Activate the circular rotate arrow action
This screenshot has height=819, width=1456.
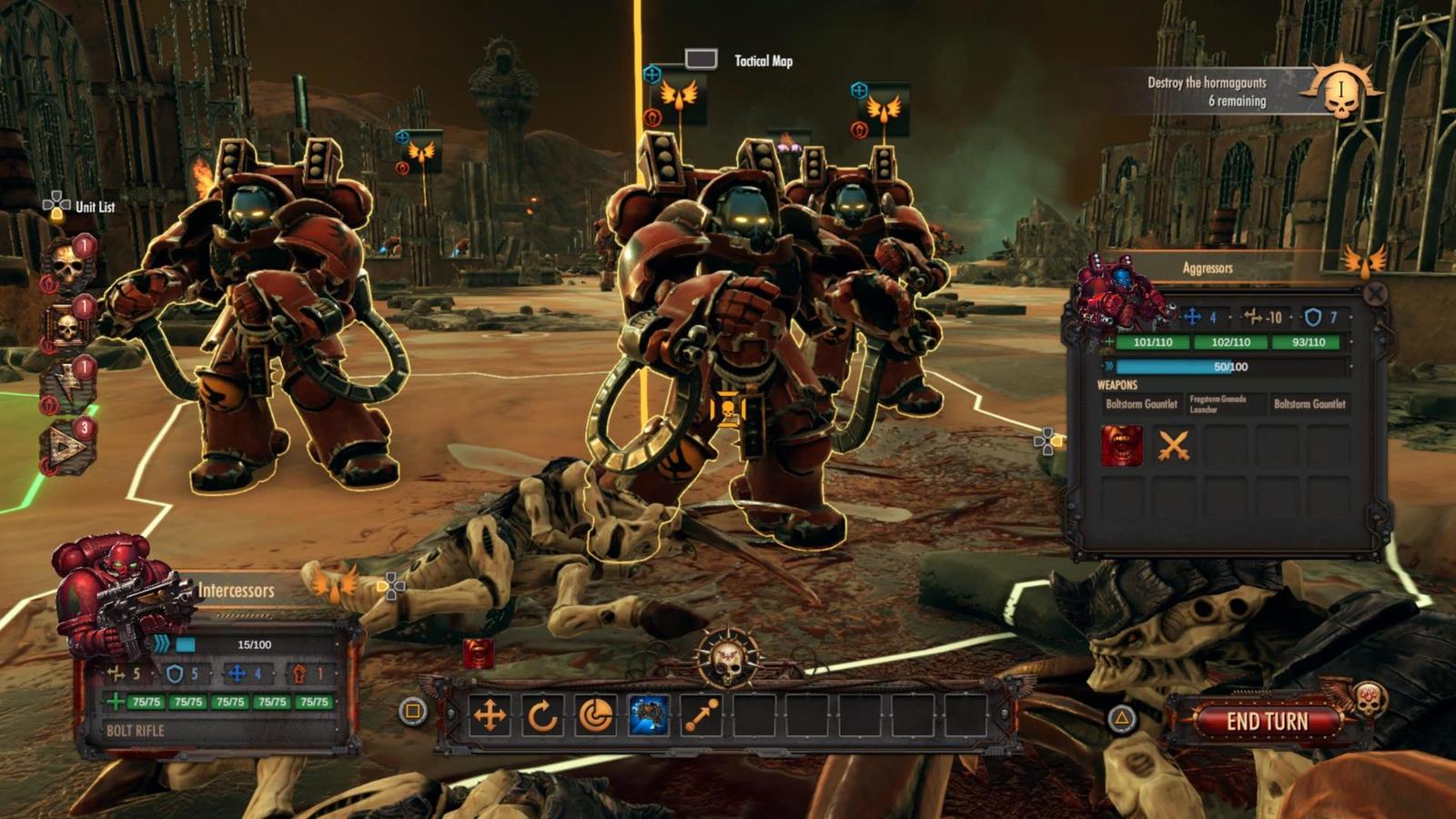click(542, 716)
